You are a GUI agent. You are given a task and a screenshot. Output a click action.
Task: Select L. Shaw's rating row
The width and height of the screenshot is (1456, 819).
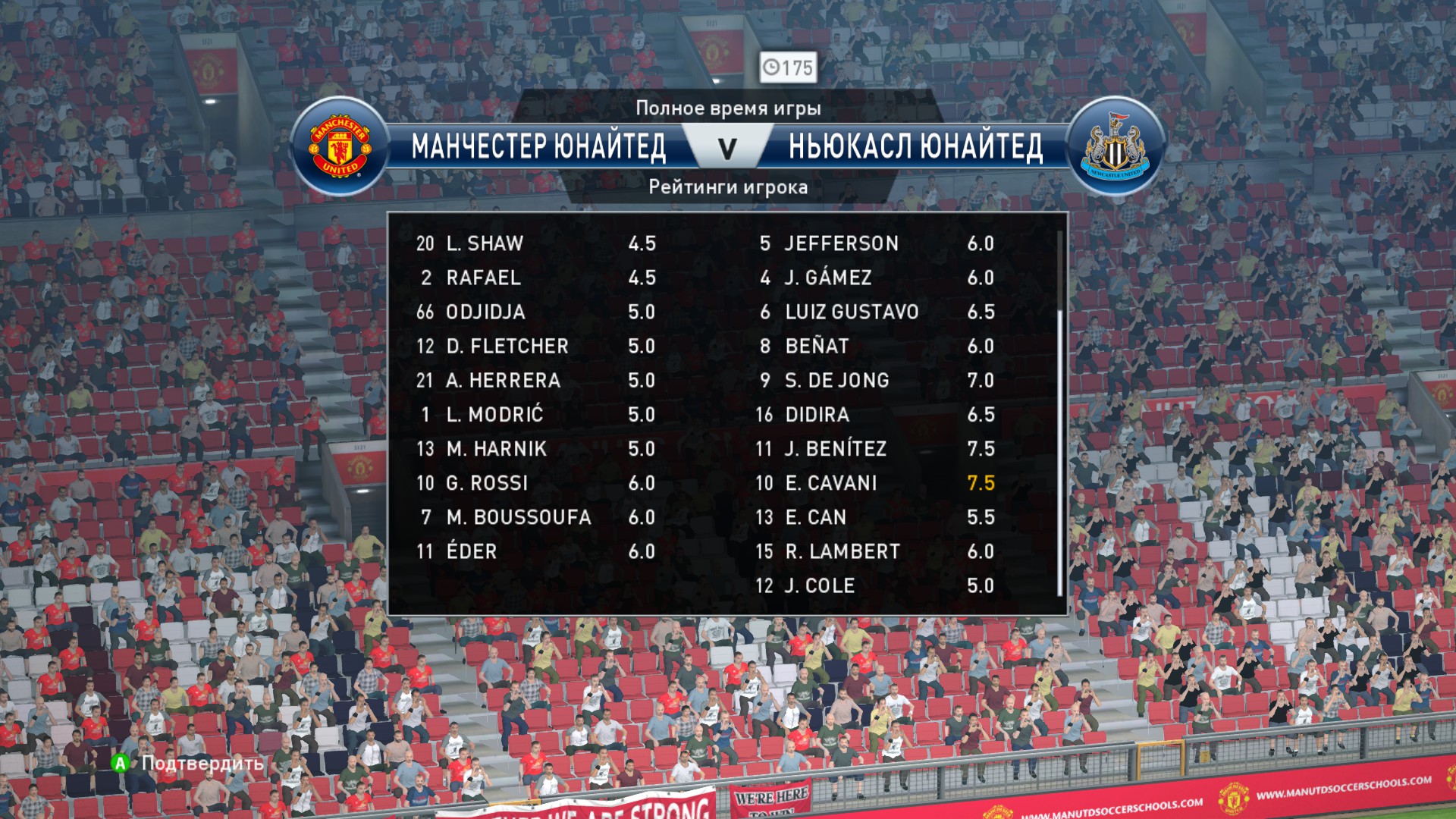(x=535, y=243)
